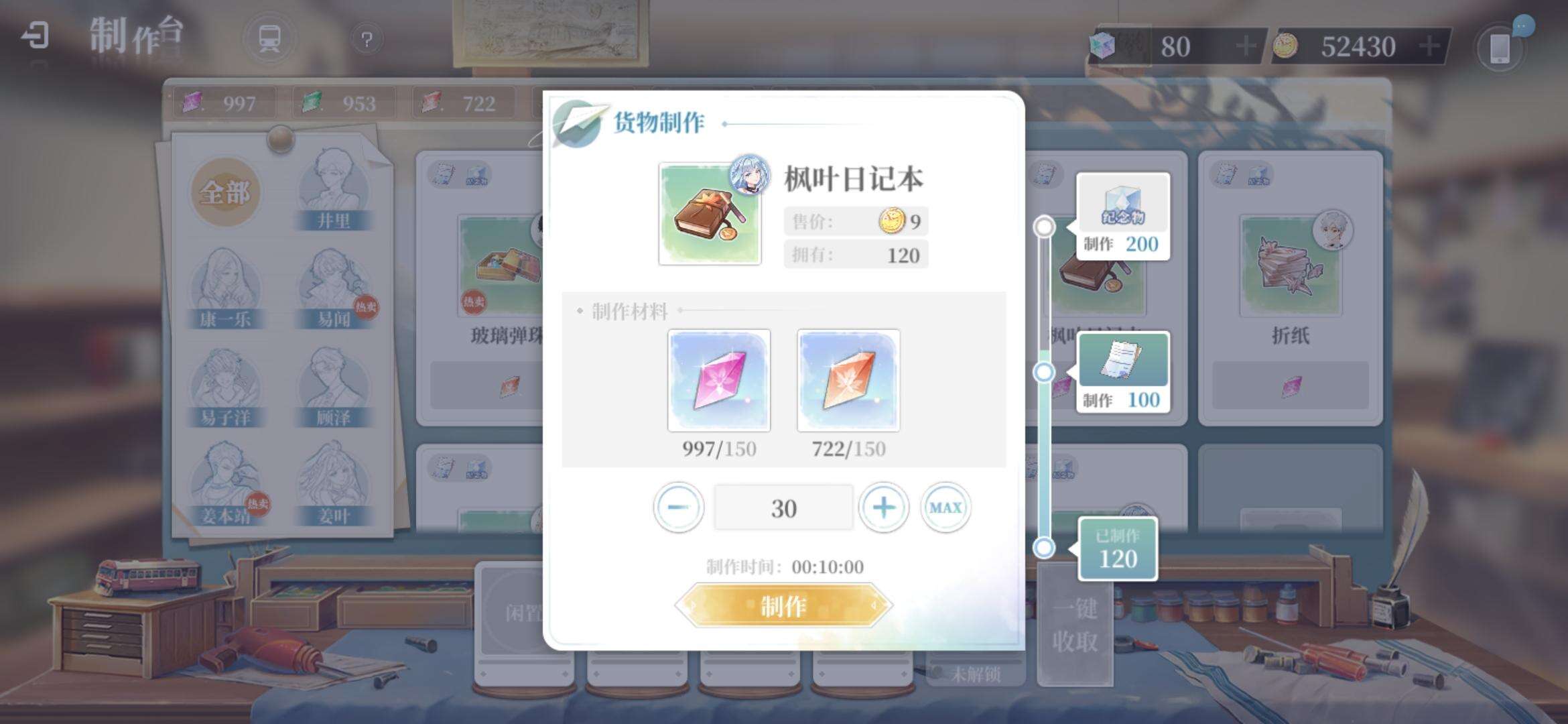Decrease quantity with the minus button
This screenshot has height=724, width=1568.
[x=678, y=507]
